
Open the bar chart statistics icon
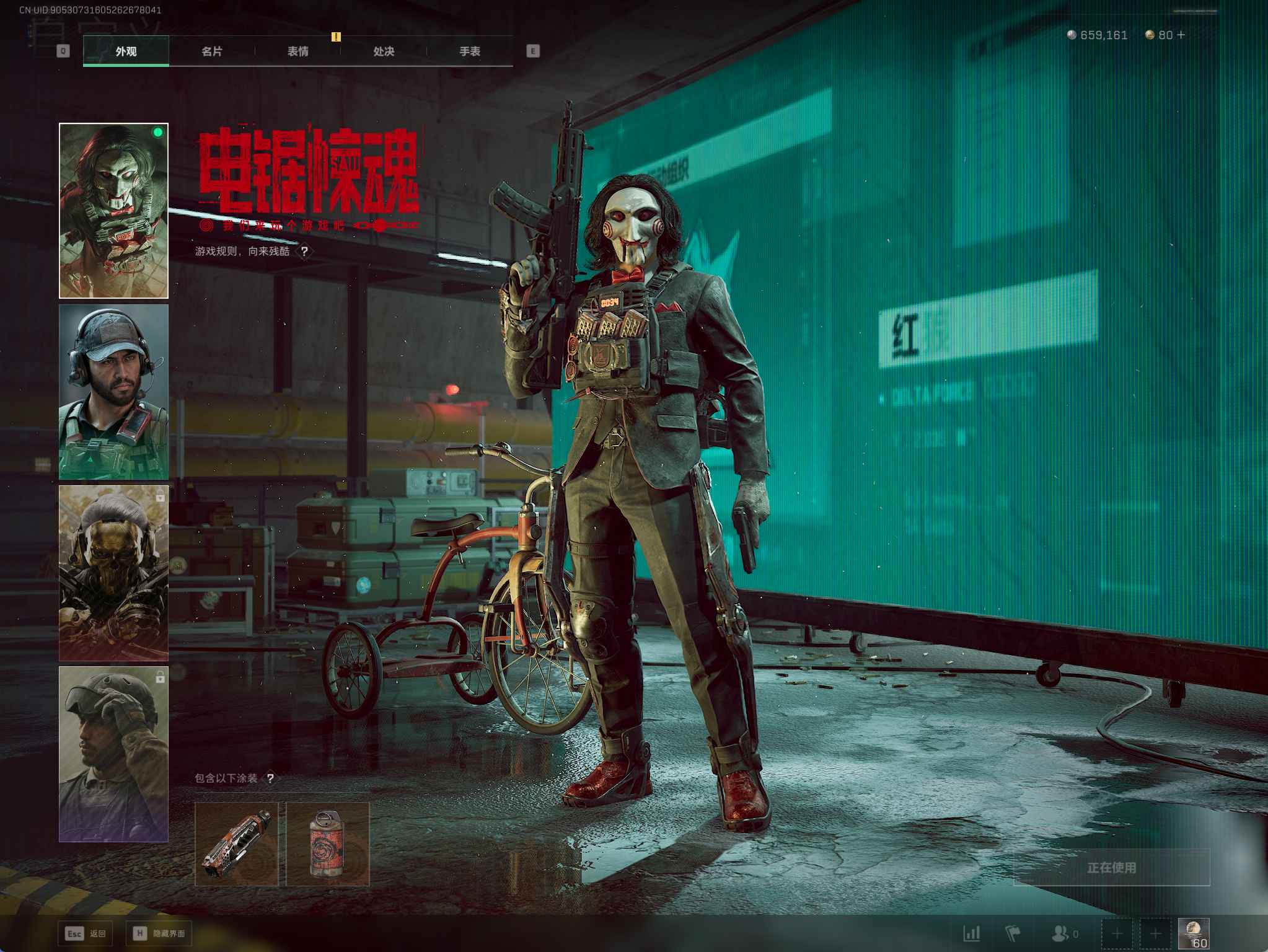coord(972,933)
